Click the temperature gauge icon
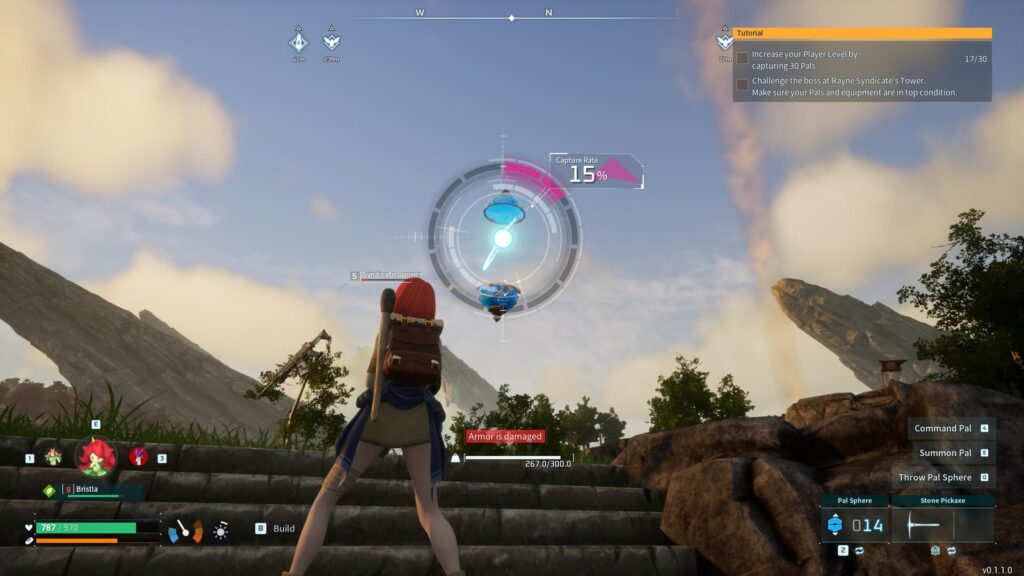 pyautogui.click(x=184, y=530)
